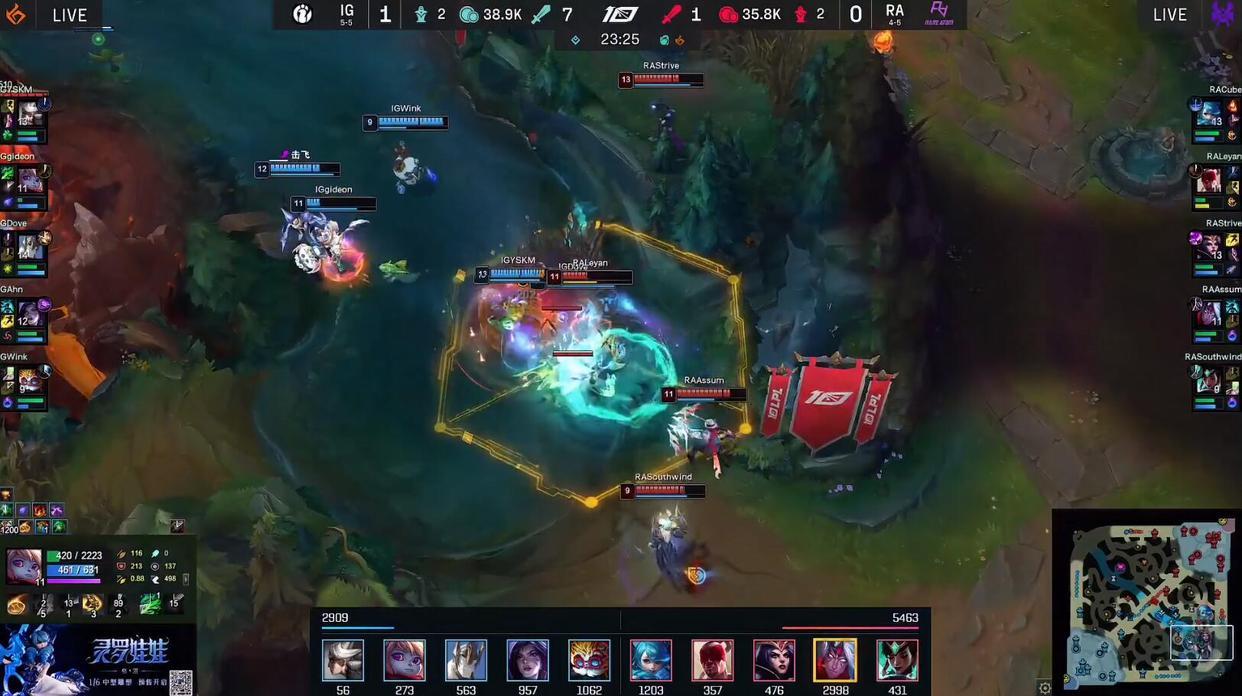The image size is (1242, 696).
Task: Select the Lee Sin portrait
Action: pos(712,660)
